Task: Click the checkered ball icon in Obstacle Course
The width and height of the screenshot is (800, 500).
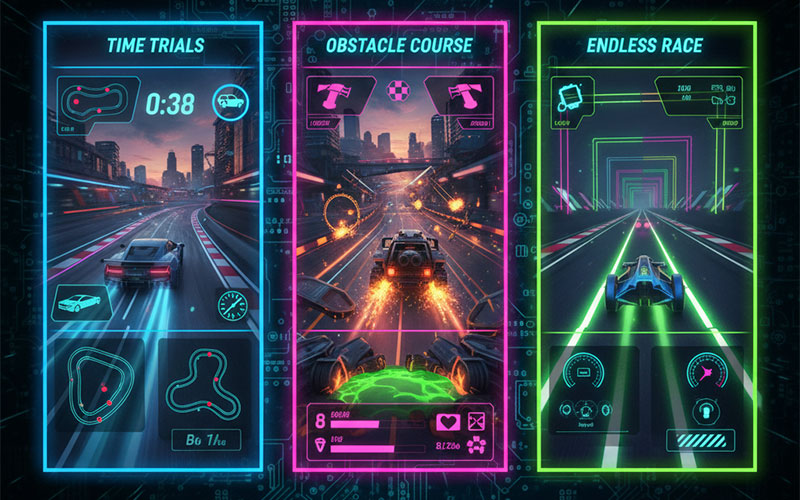Action: 398,90
